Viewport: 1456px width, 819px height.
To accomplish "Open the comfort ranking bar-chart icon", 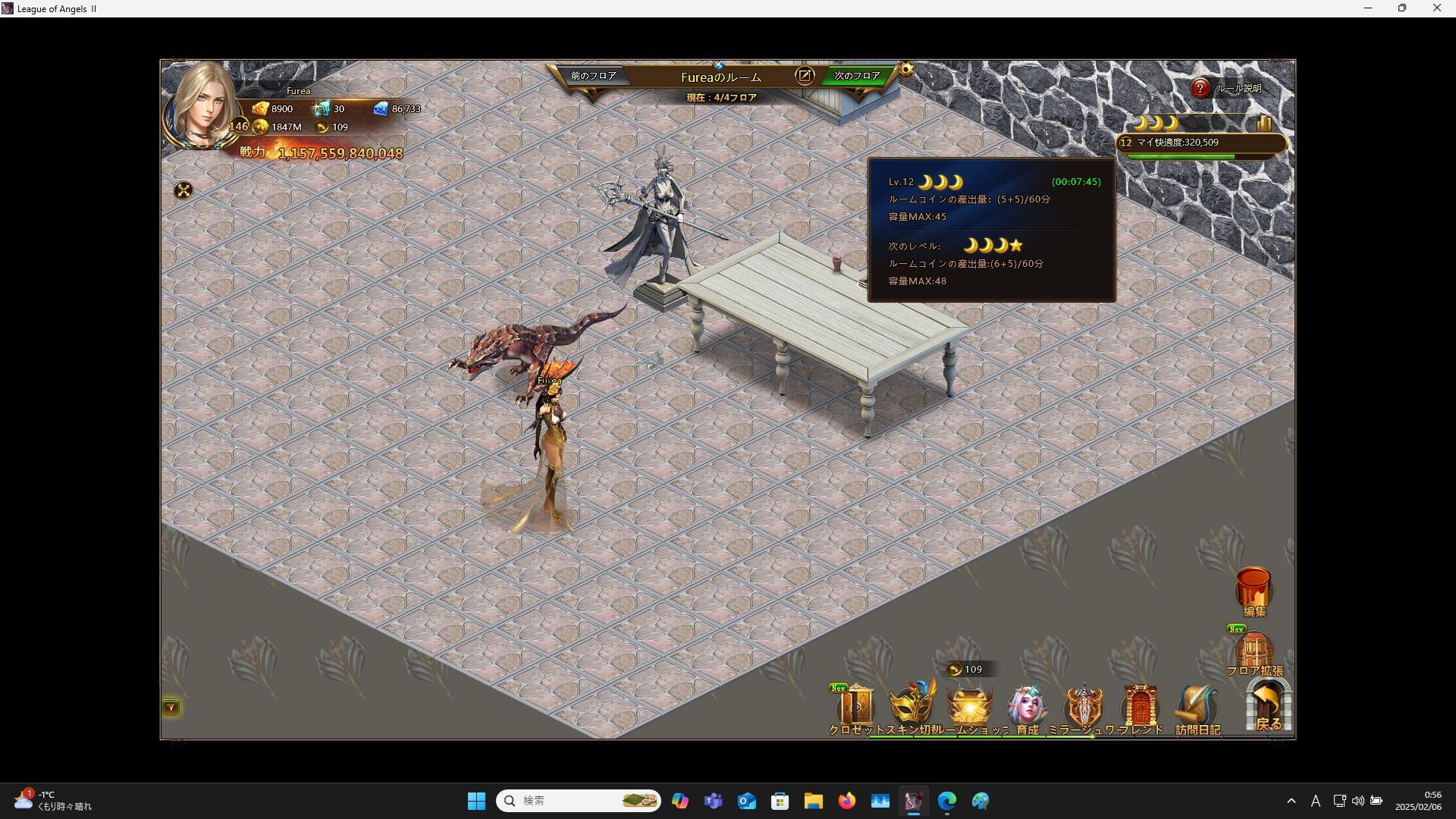I will point(1263,123).
